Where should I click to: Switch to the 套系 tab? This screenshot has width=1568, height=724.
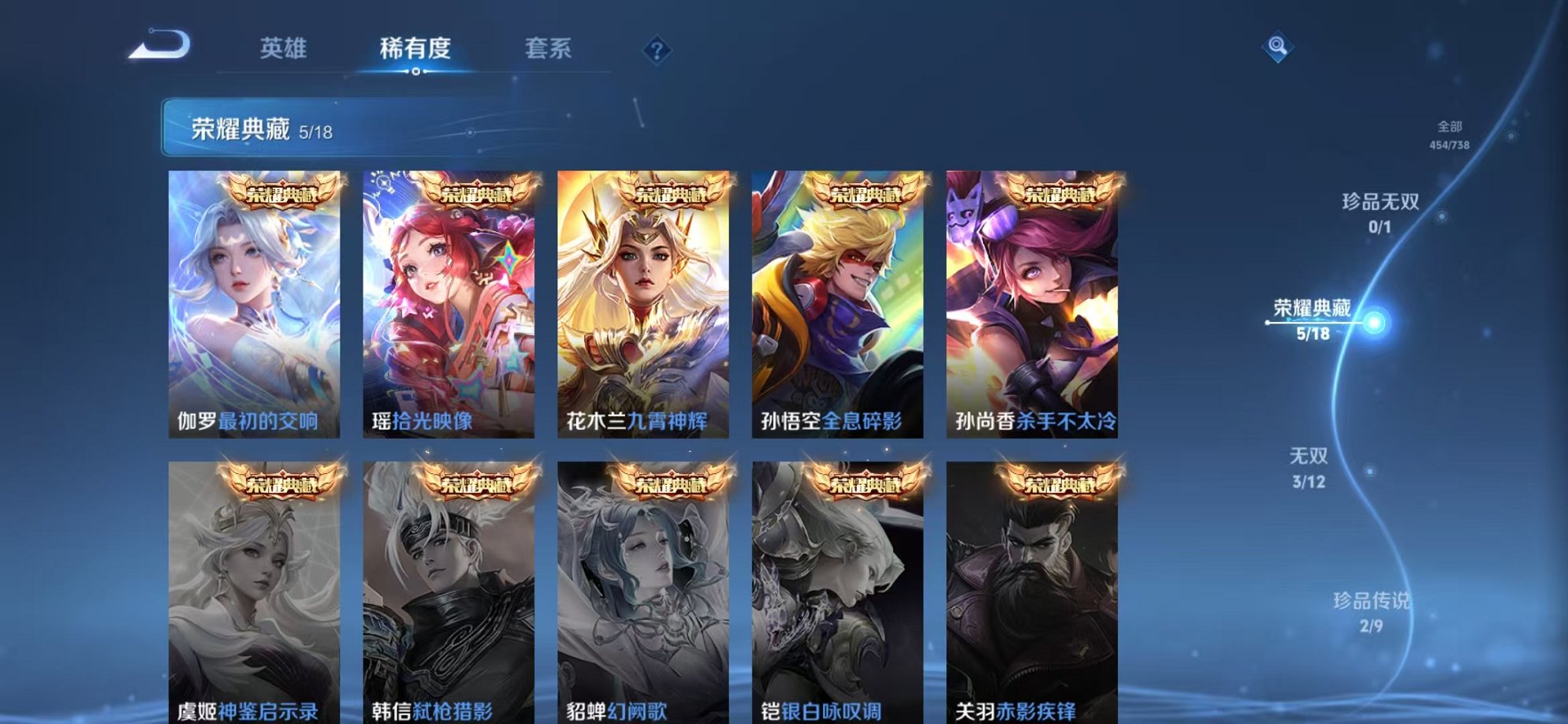(x=547, y=47)
